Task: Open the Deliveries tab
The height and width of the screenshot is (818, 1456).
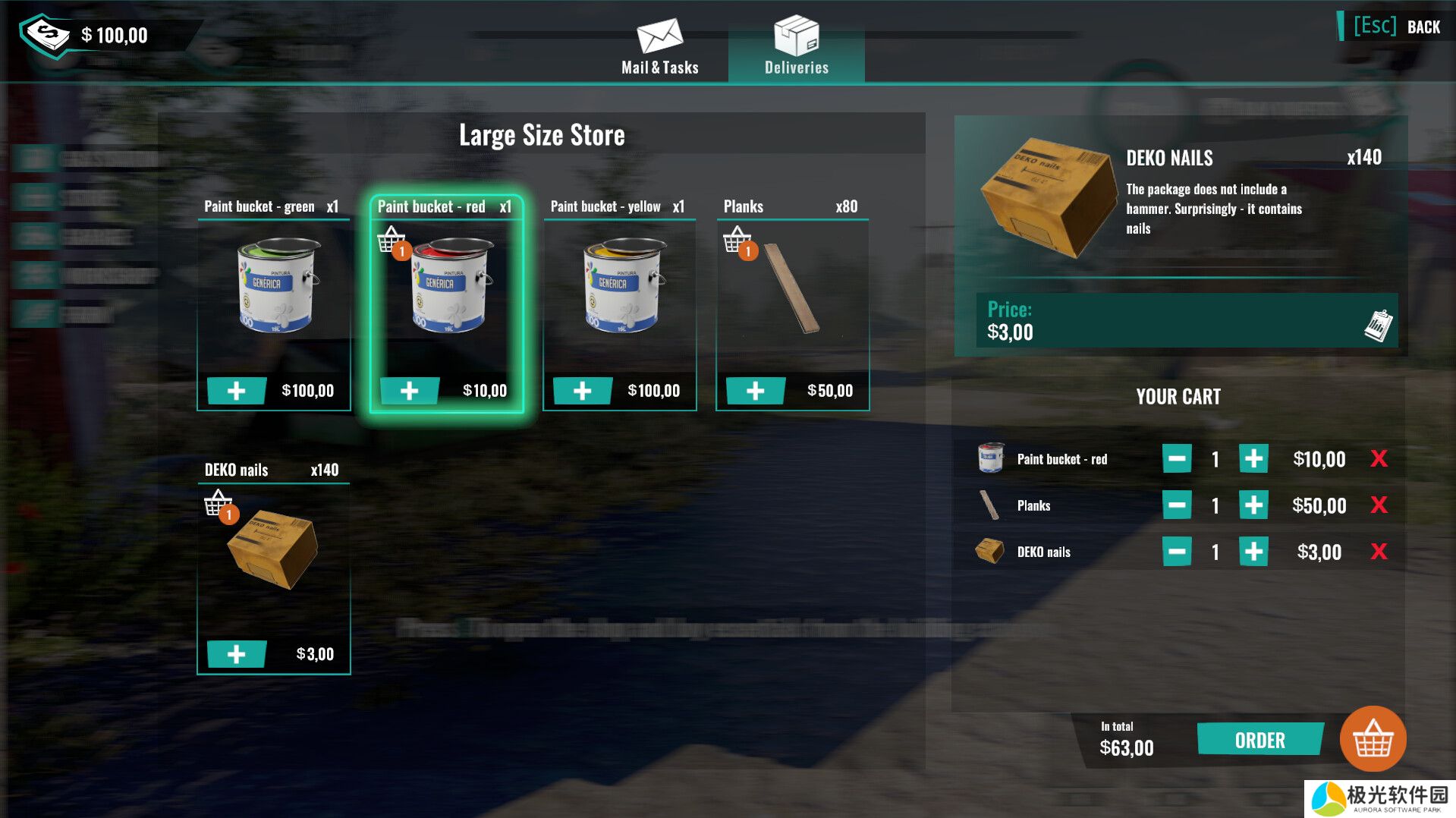Action: (796, 47)
